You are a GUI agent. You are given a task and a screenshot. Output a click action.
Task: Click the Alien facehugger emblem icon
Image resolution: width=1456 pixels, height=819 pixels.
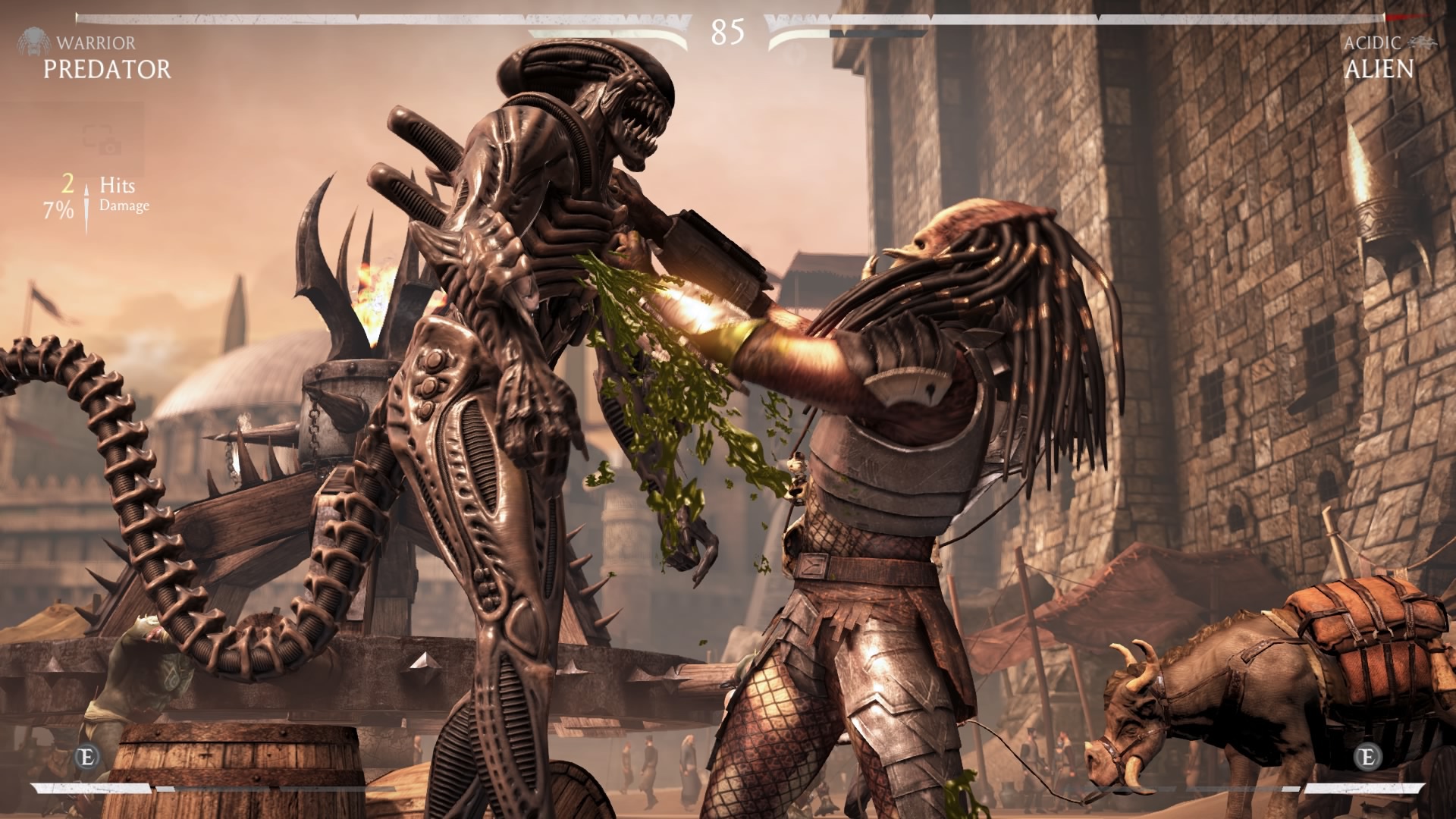[1423, 42]
